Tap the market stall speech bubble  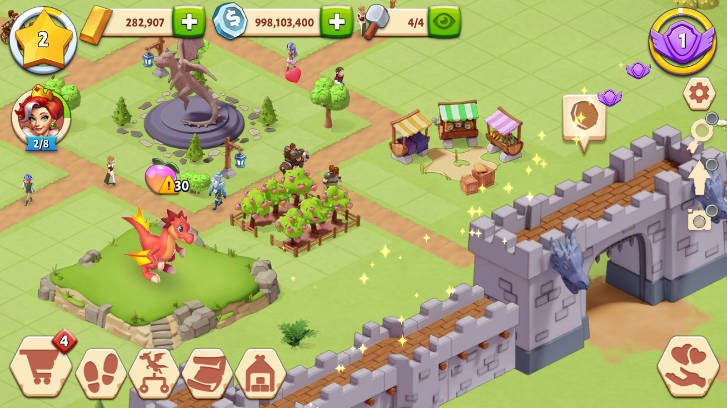581,120
